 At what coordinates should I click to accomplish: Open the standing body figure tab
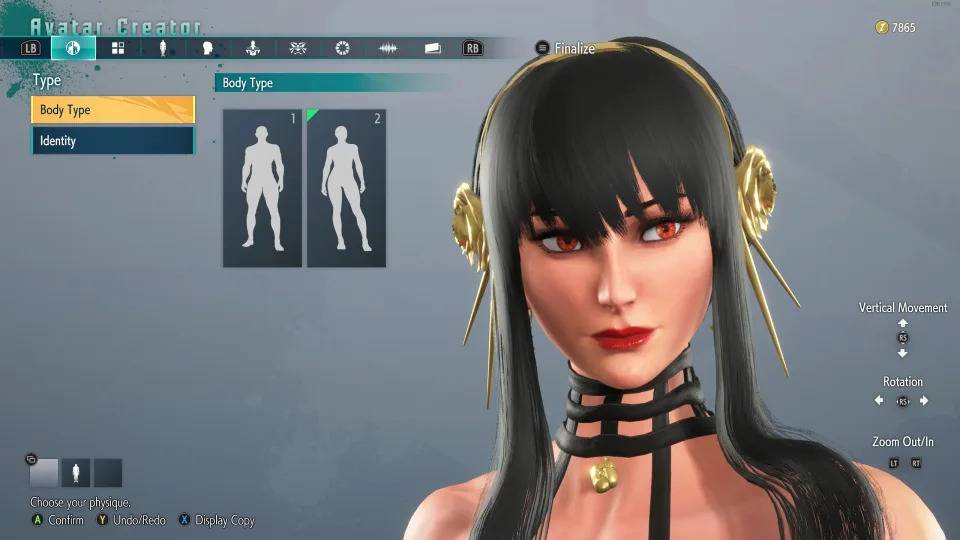(163, 48)
